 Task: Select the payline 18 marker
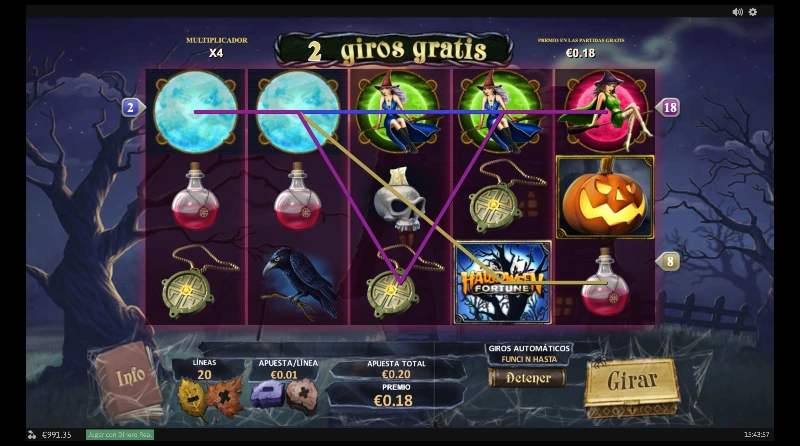(669, 107)
